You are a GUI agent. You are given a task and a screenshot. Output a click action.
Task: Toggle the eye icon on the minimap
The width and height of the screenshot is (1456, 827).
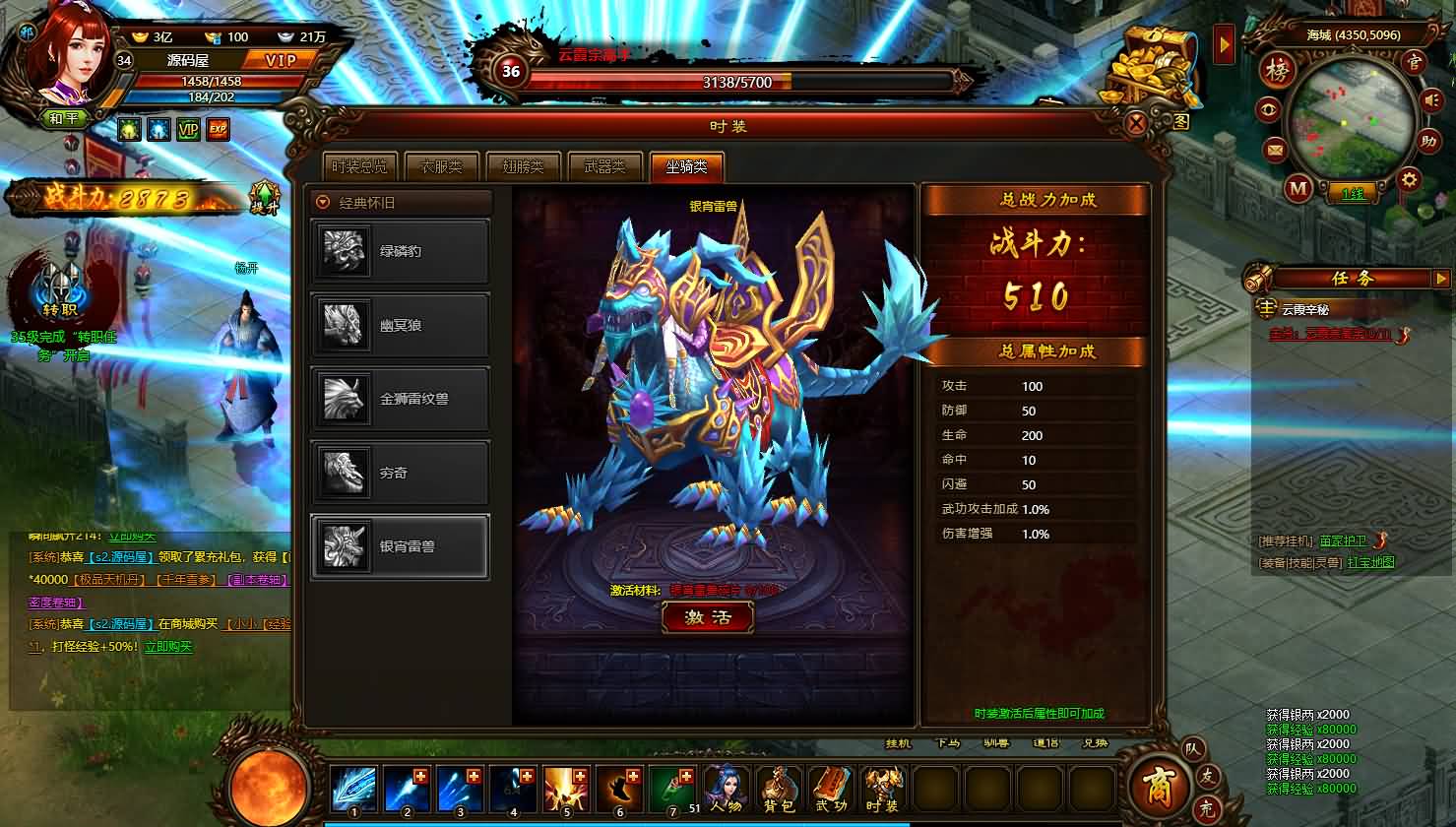point(1269,108)
